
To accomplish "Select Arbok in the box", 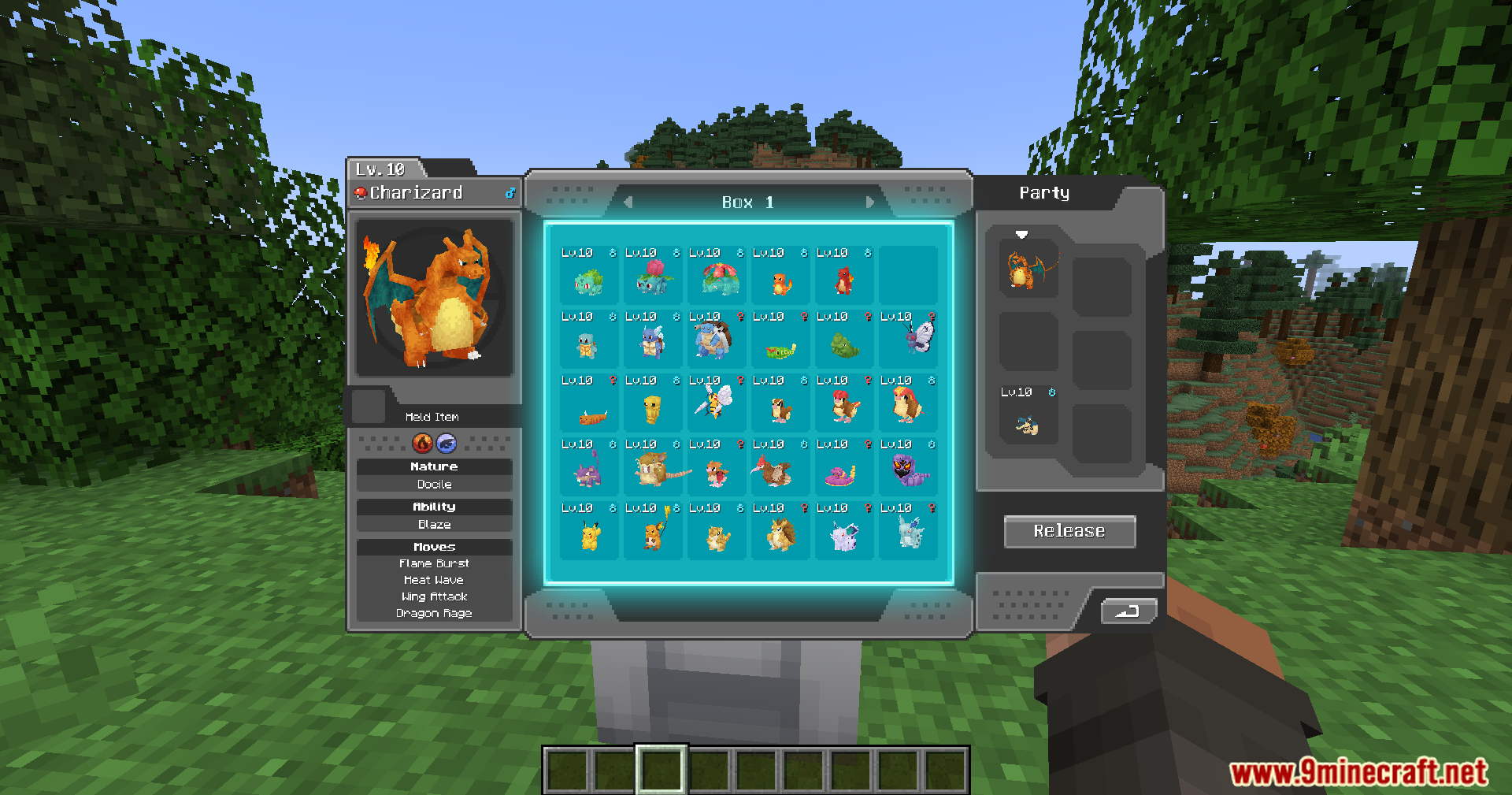I will (x=908, y=470).
